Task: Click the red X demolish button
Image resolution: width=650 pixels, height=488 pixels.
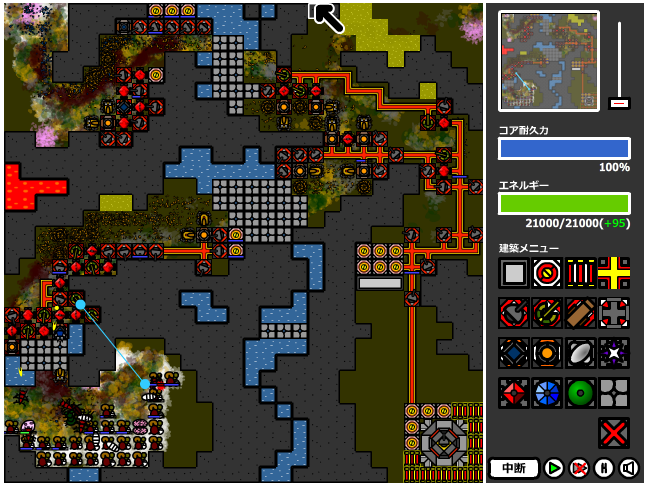Action: (614, 433)
